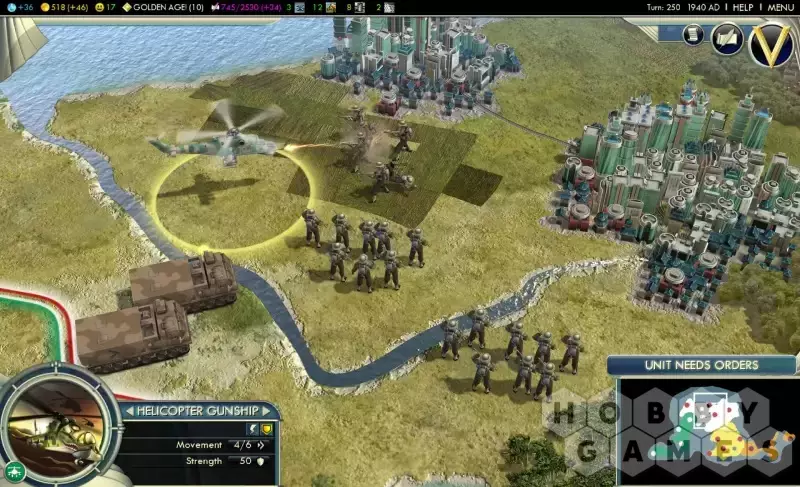Open the game MENU
Screen dimensions: 800x487
click(780, 7)
